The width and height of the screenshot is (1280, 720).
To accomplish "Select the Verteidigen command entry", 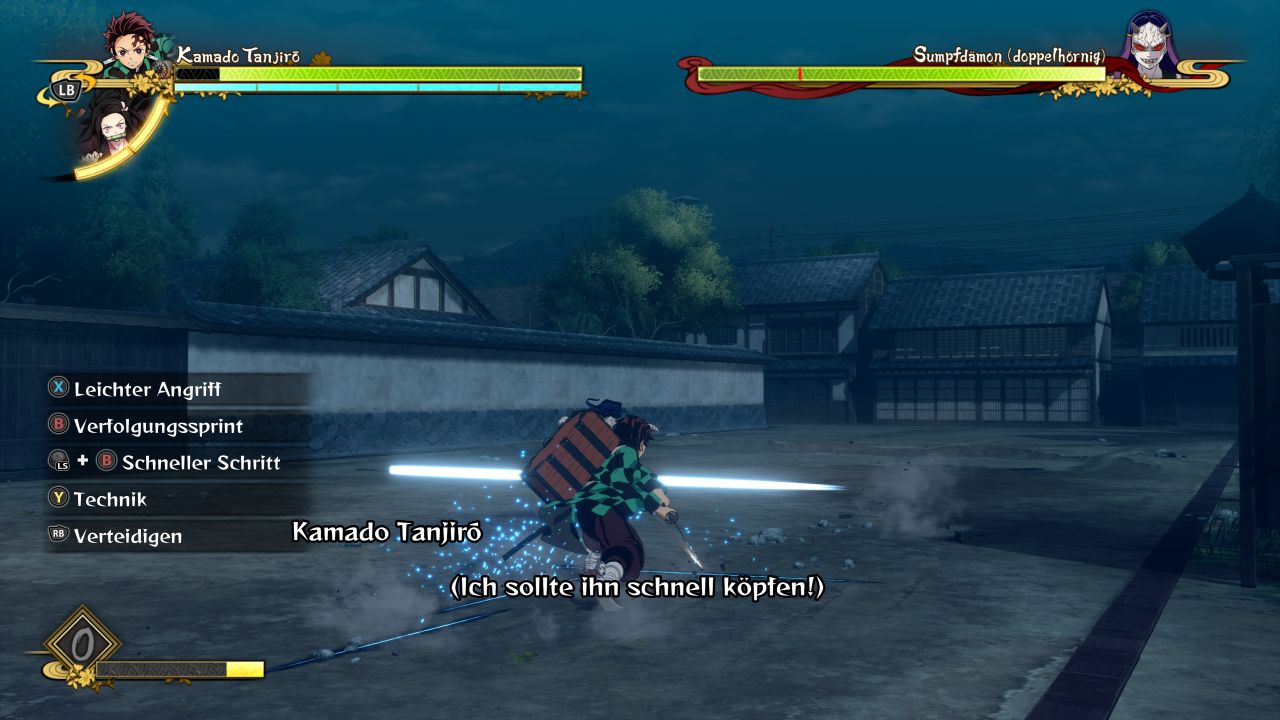I will 130,536.
